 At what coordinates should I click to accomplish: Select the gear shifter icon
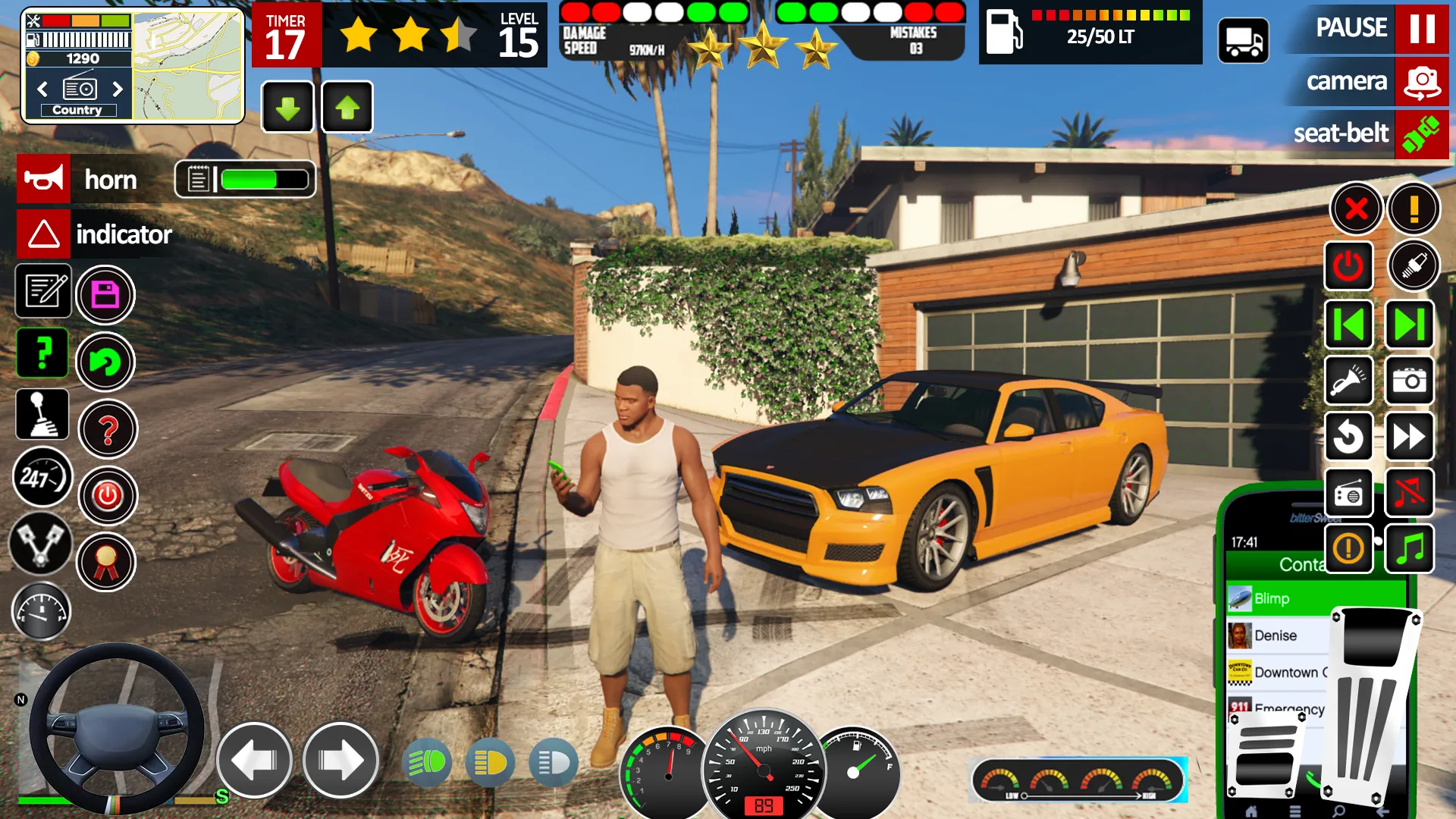pos(42,414)
